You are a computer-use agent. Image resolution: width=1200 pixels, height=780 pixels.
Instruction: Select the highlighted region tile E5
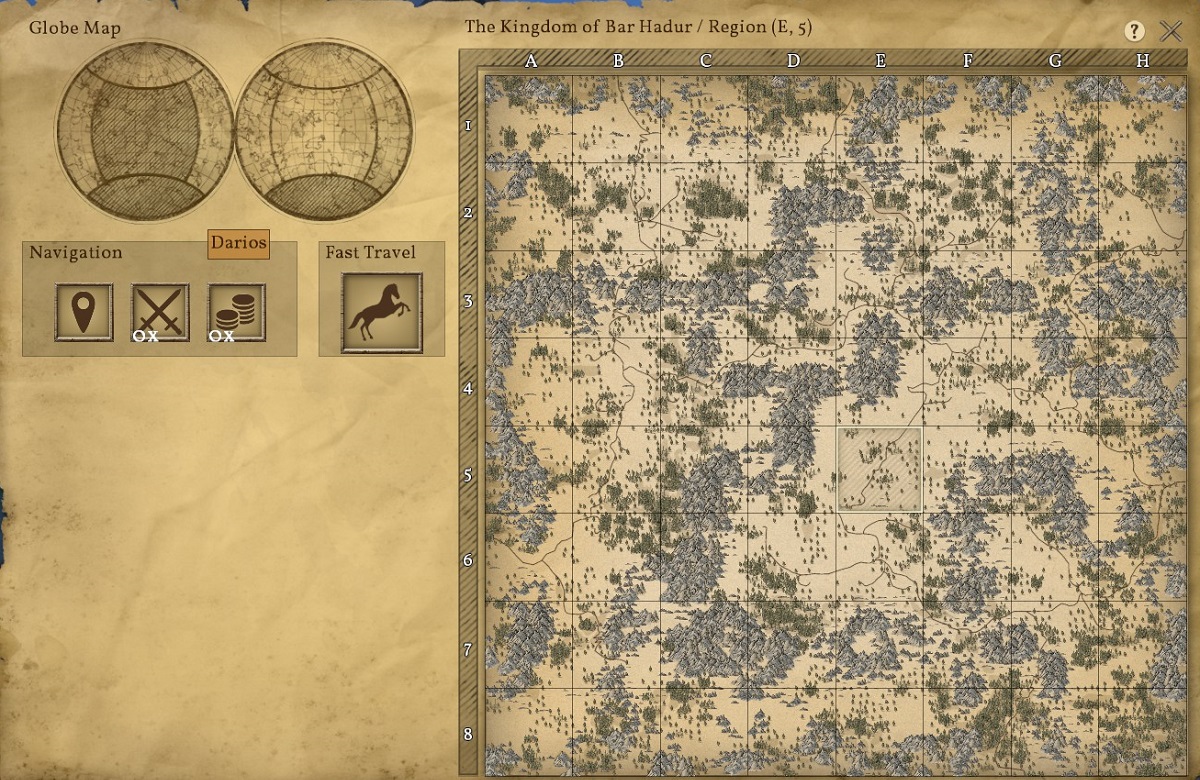pyautogui.click(x=880, y=470)
